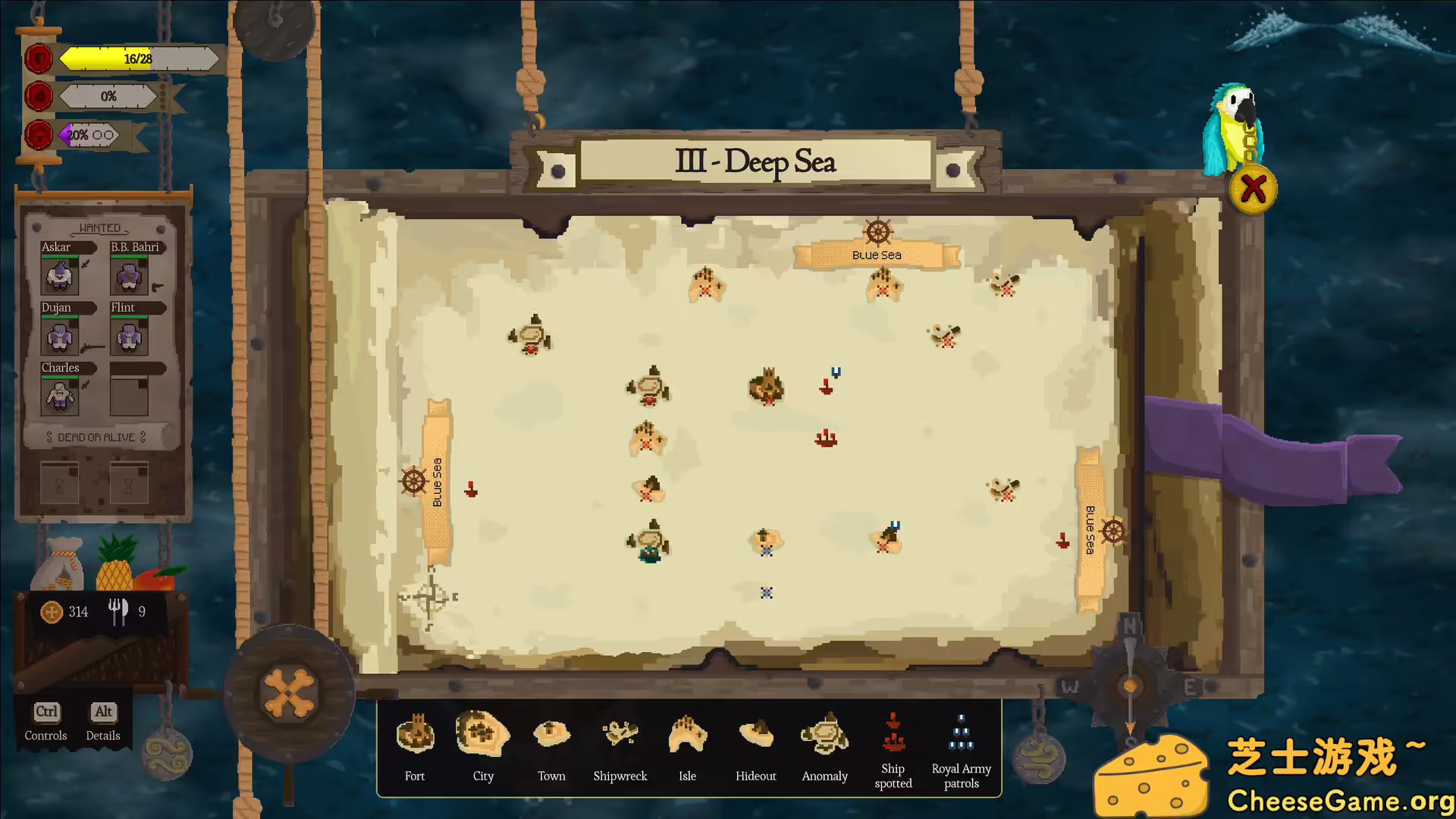1456x819 pixels.
Task: Click Askar's wanted poster portrait
Action: [x=61, y=275]
